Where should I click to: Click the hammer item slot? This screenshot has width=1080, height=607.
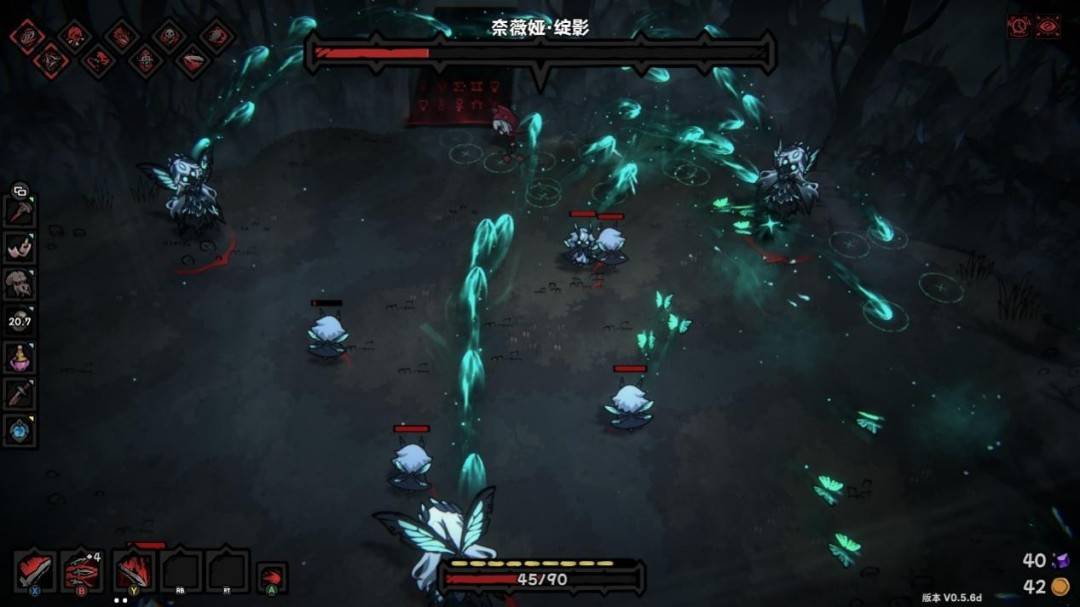[x=20, y=213]
